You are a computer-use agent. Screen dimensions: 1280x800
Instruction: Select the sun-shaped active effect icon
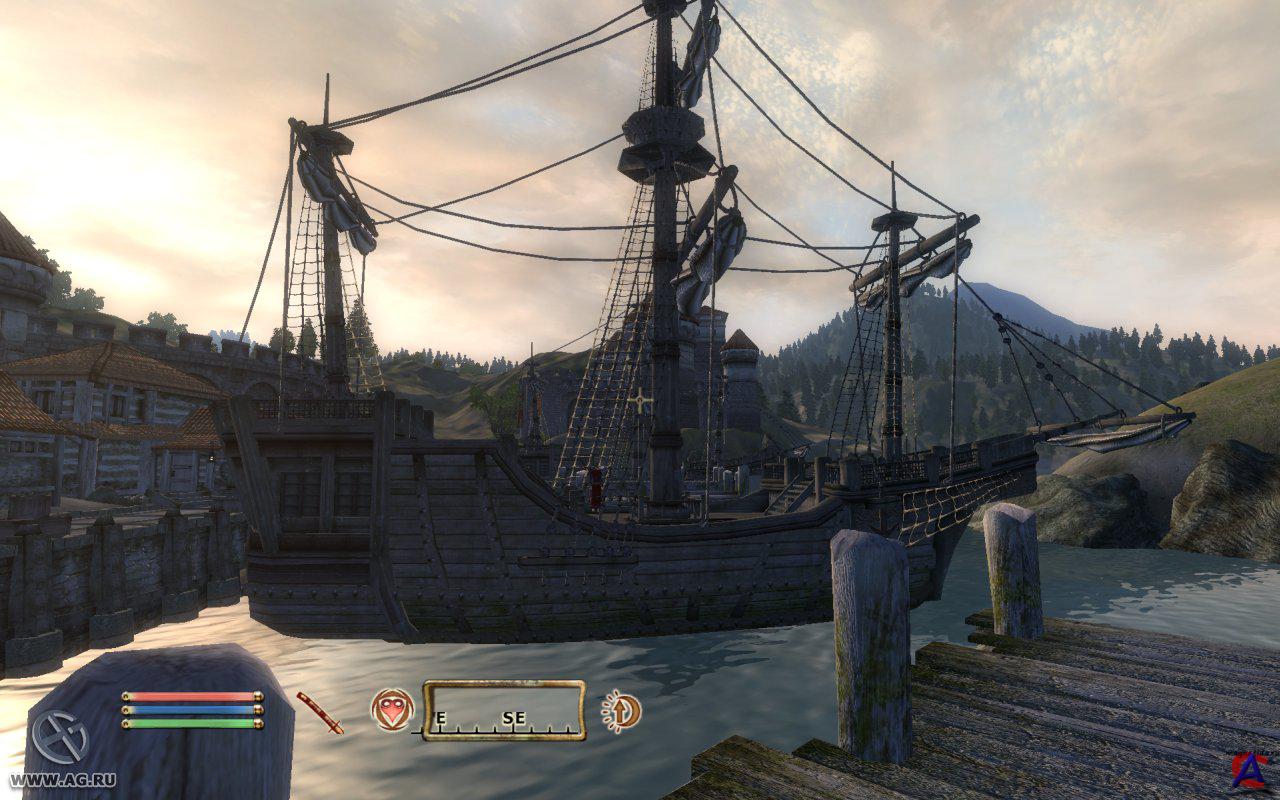click(x=622, y=711)
